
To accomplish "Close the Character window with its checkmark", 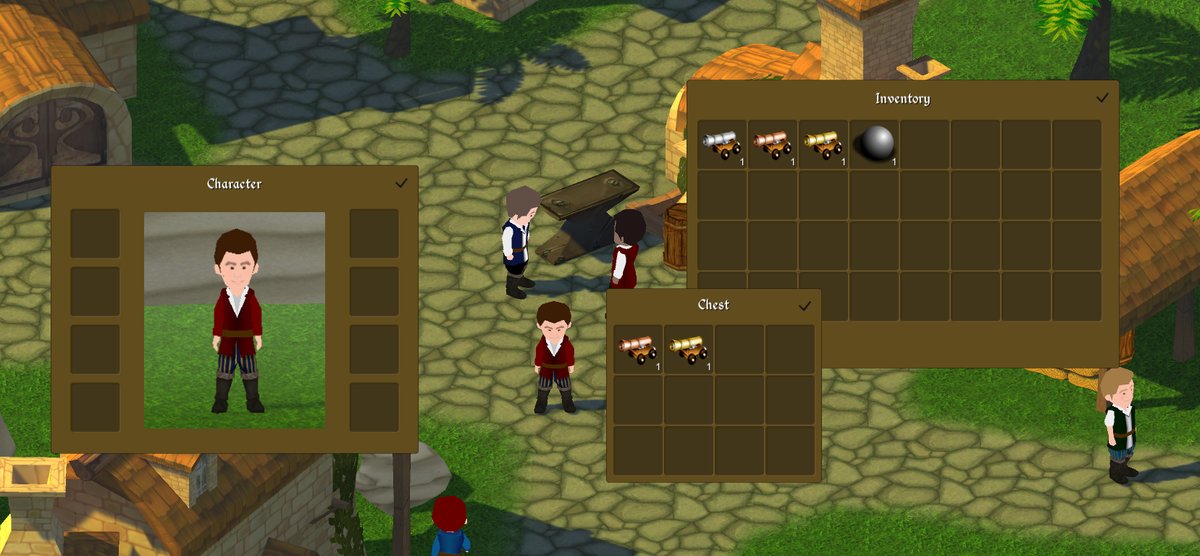I will pos(401,183).
